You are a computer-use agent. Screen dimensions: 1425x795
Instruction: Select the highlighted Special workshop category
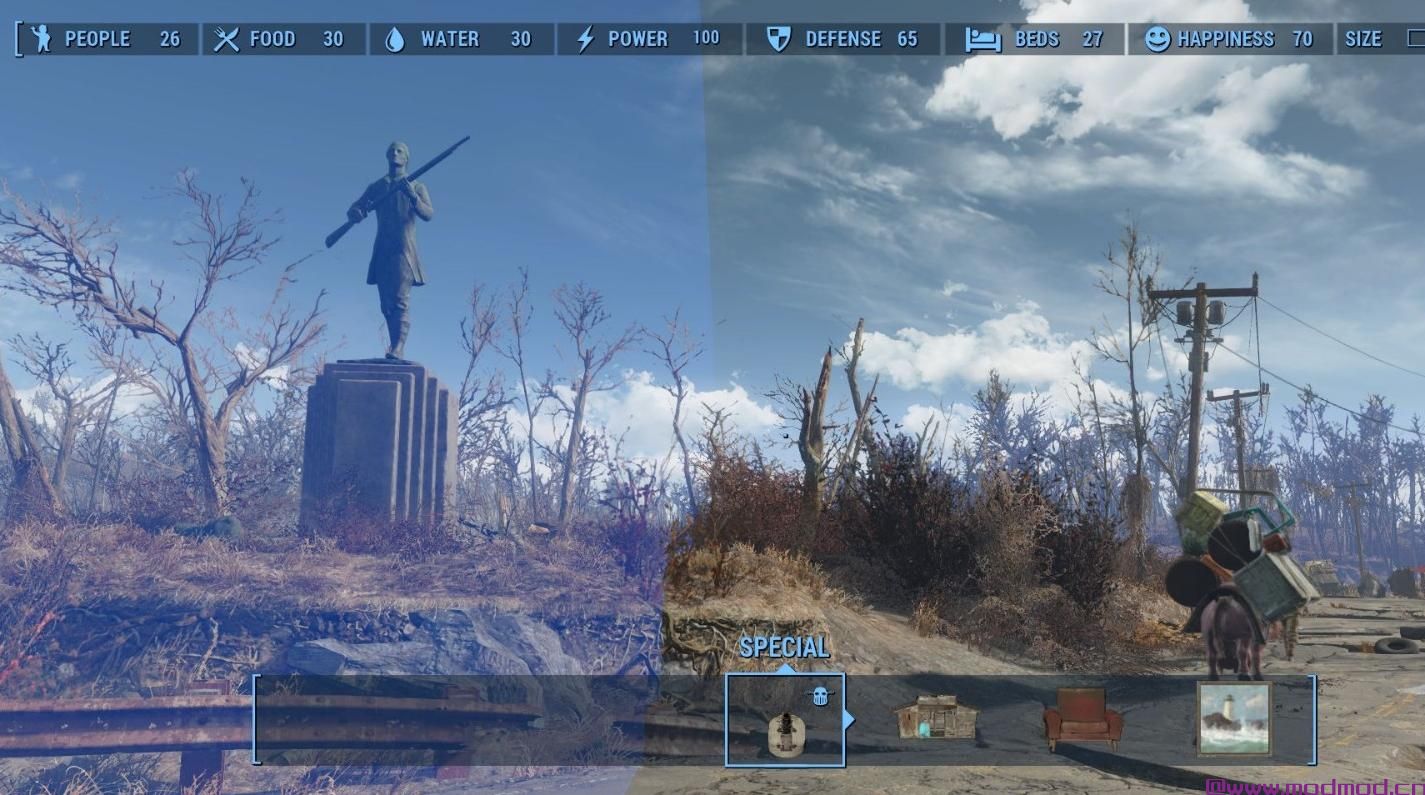785,720
